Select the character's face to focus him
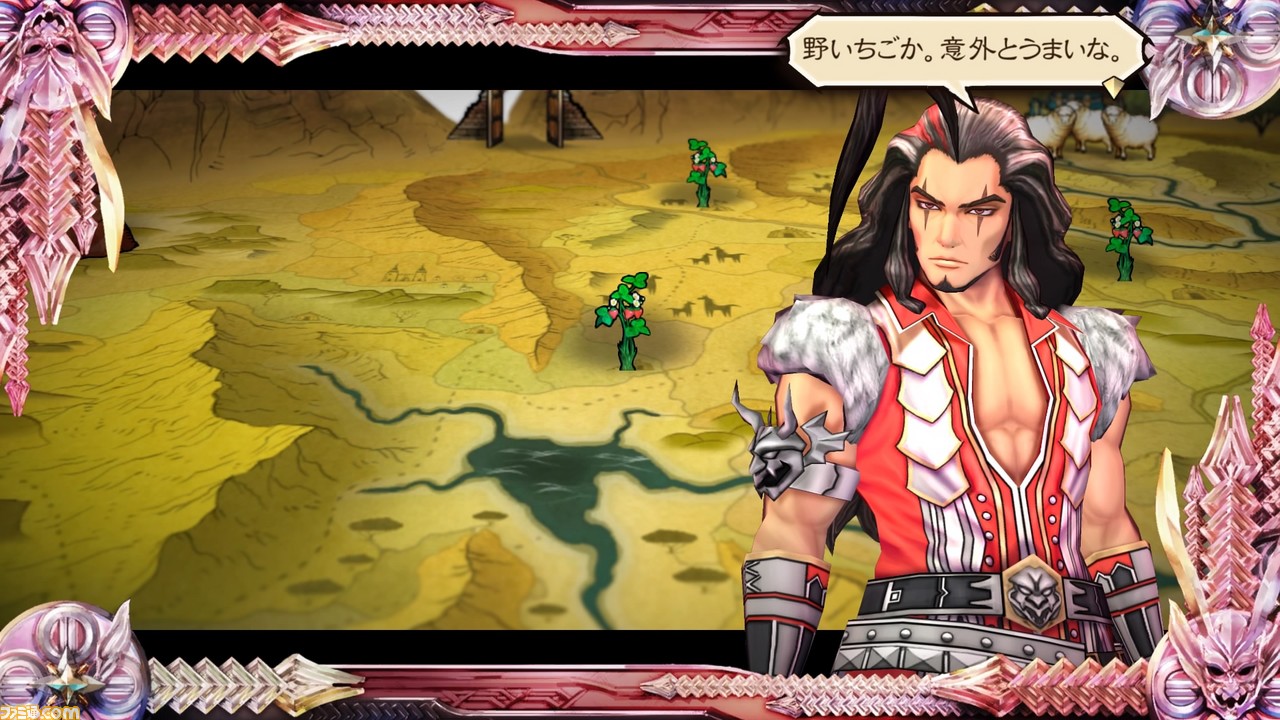The height and width of the screenshot is (720, 1280). [955, 215]
